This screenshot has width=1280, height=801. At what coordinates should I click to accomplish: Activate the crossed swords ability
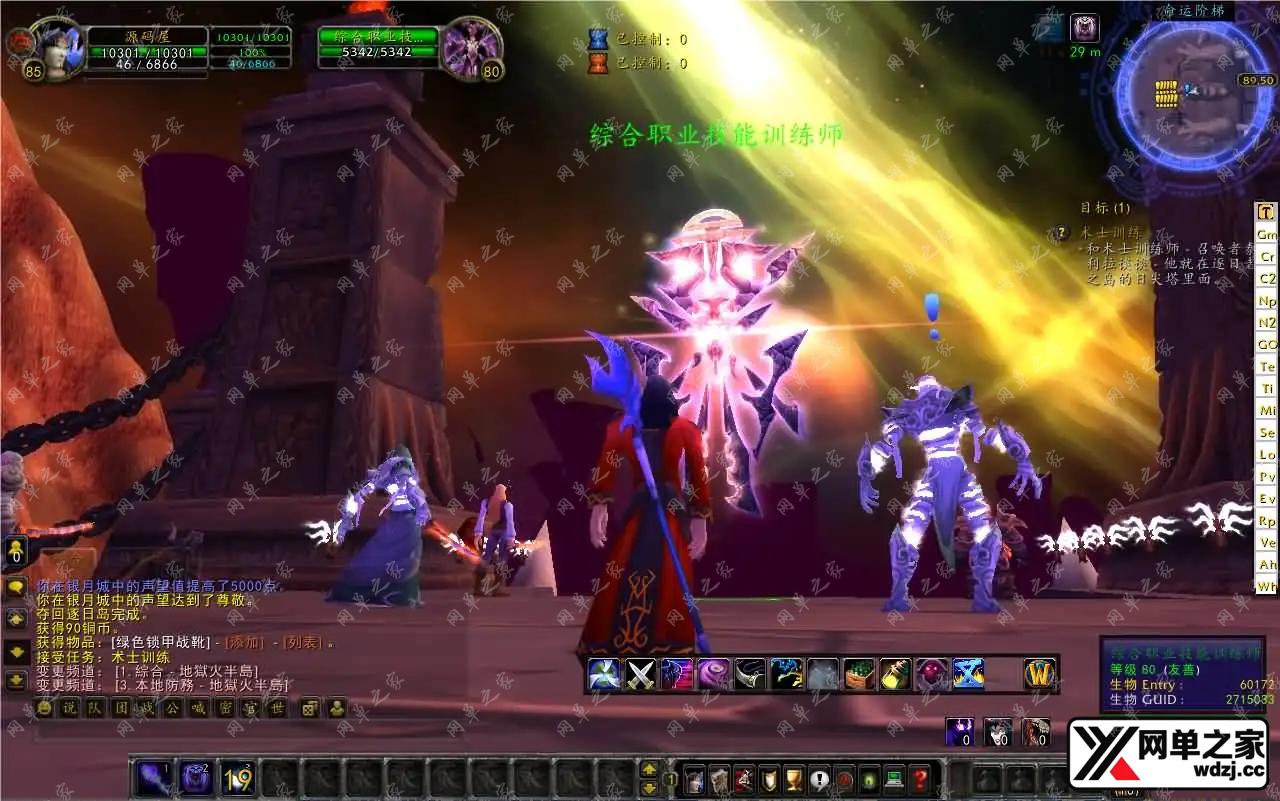coord(640,674)
